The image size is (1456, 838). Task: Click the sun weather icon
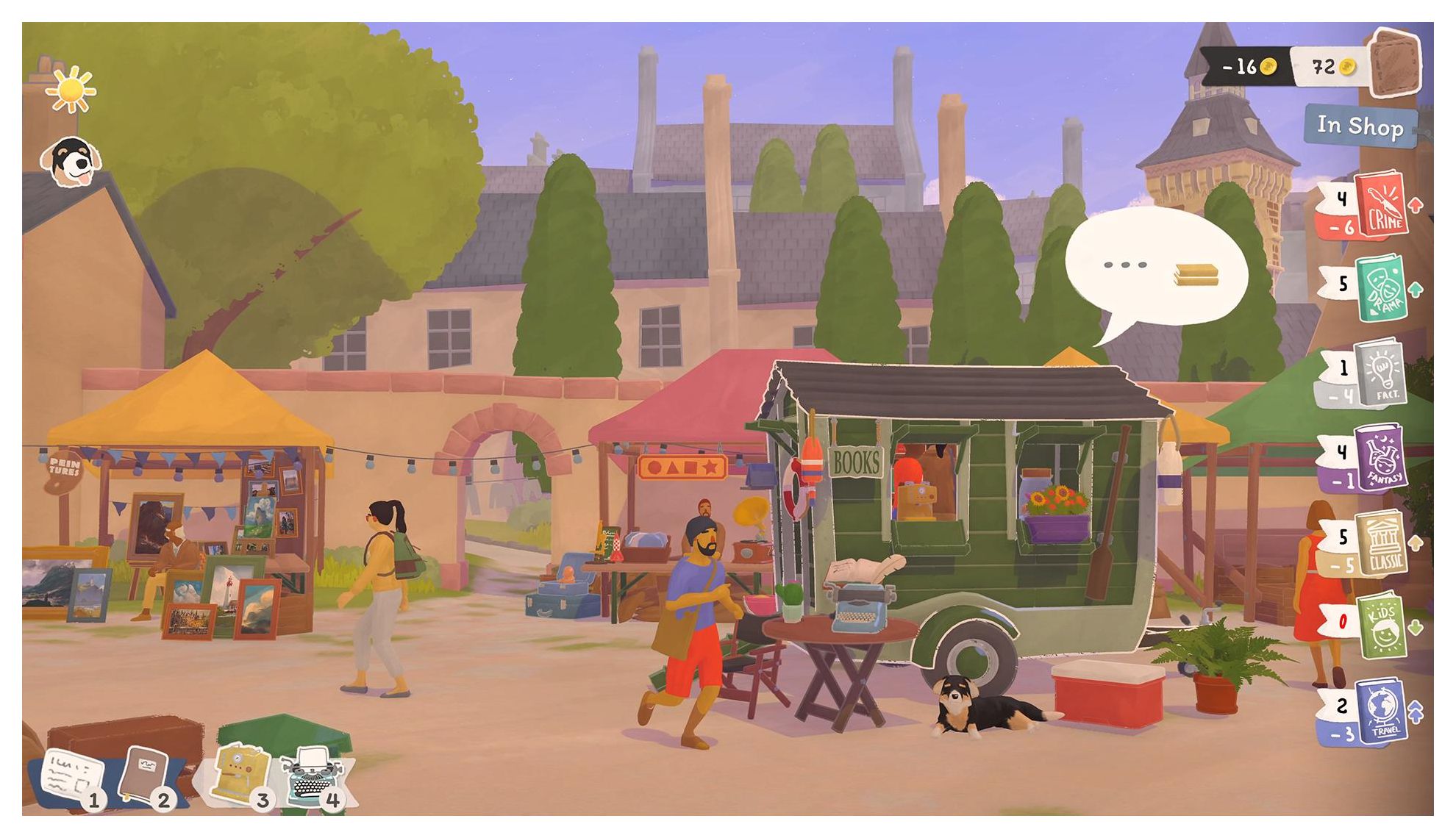[x=71, y=90]
